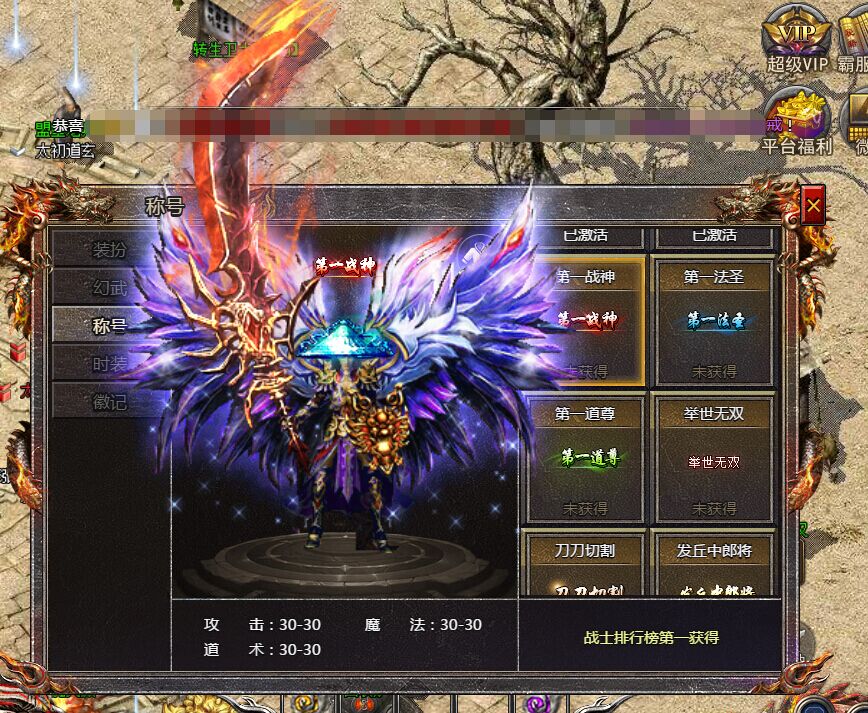Open the 幻武 tab

[110, 287]
